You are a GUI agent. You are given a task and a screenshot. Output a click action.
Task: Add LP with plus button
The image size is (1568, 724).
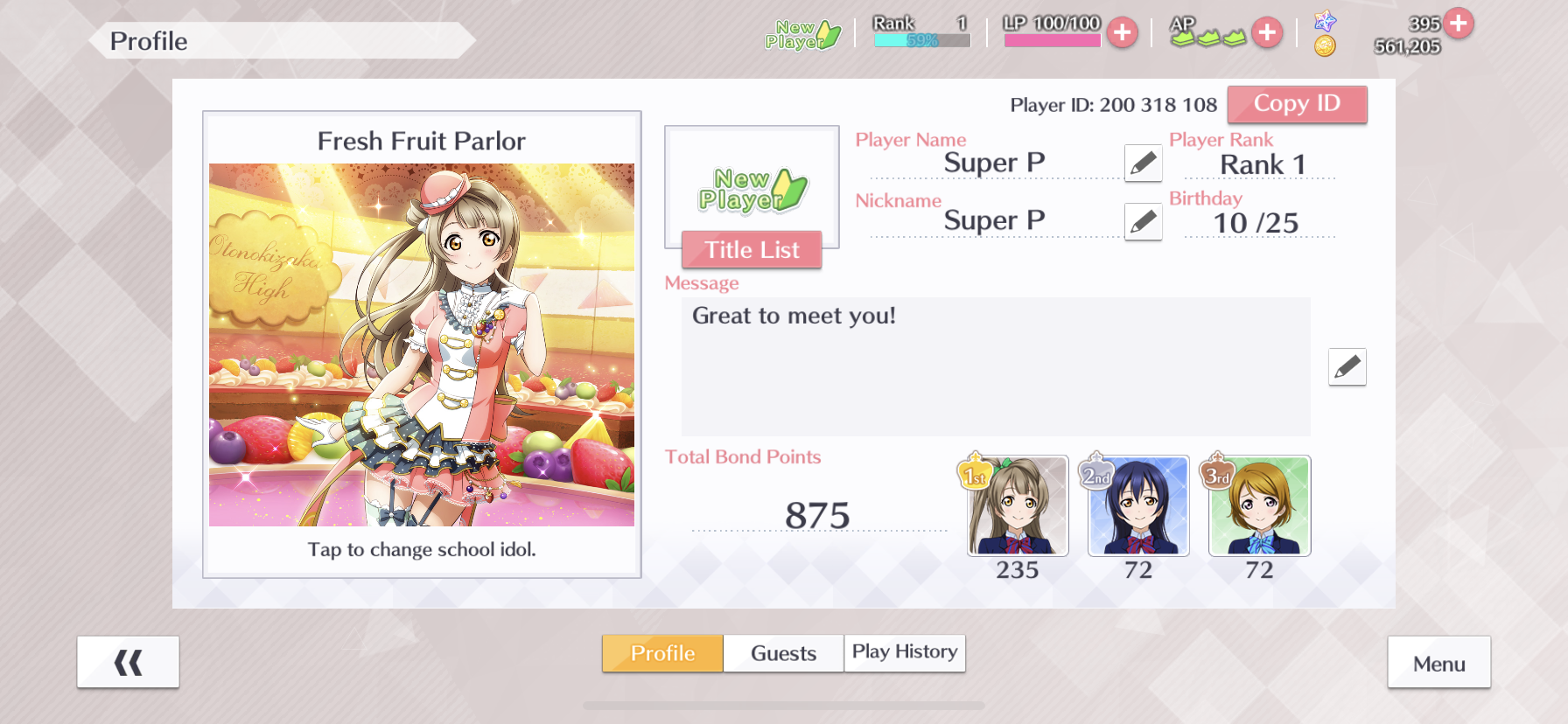click(1122, 33)
